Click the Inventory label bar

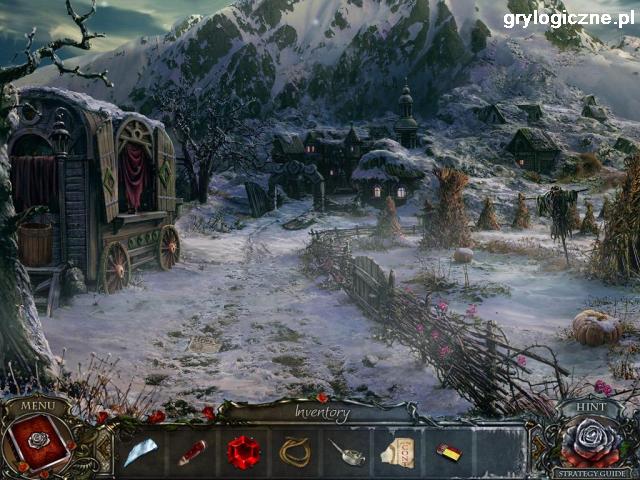322,412
